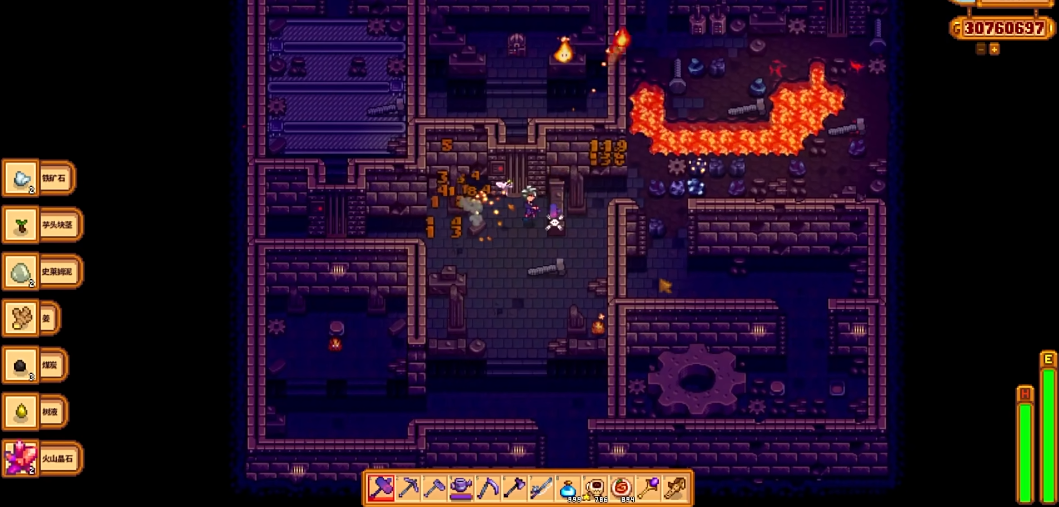This screenshot has height=507, width=1059.
Task: Equip the axe in the hotbar
Action: [x=514, y=488]
